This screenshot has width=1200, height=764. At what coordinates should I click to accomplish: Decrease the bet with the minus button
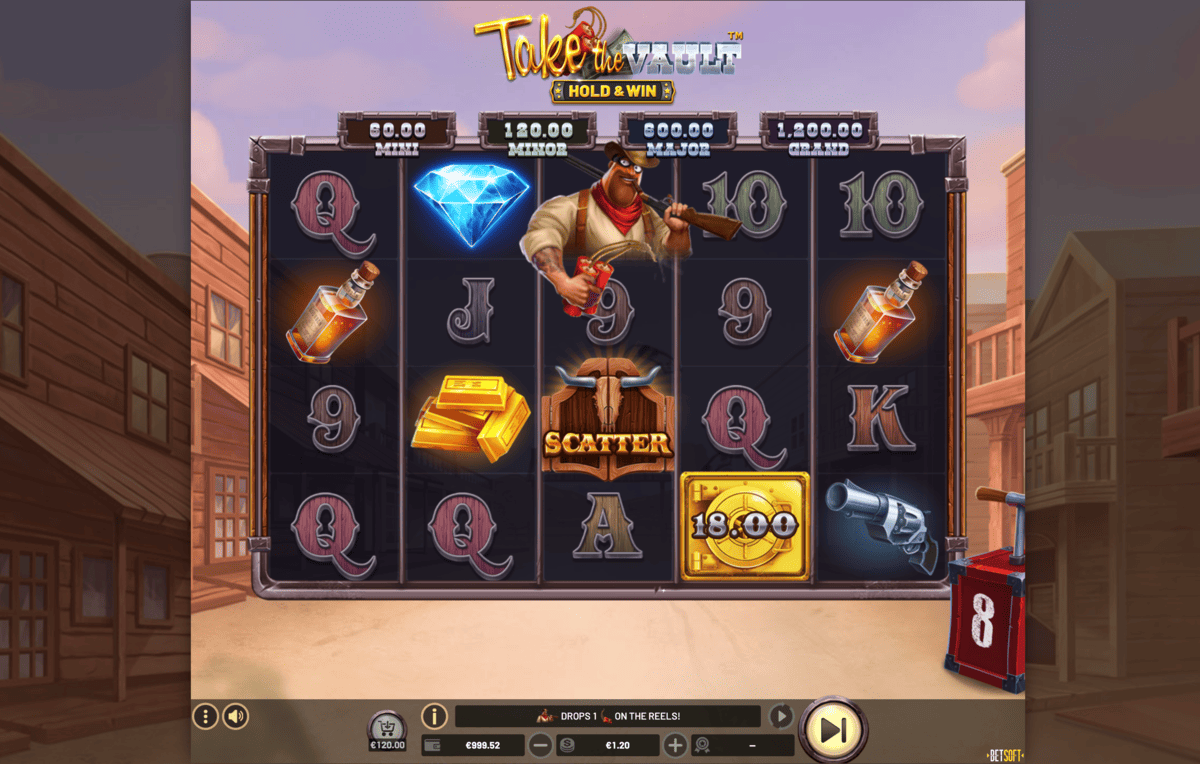click(x=540, y=745)
